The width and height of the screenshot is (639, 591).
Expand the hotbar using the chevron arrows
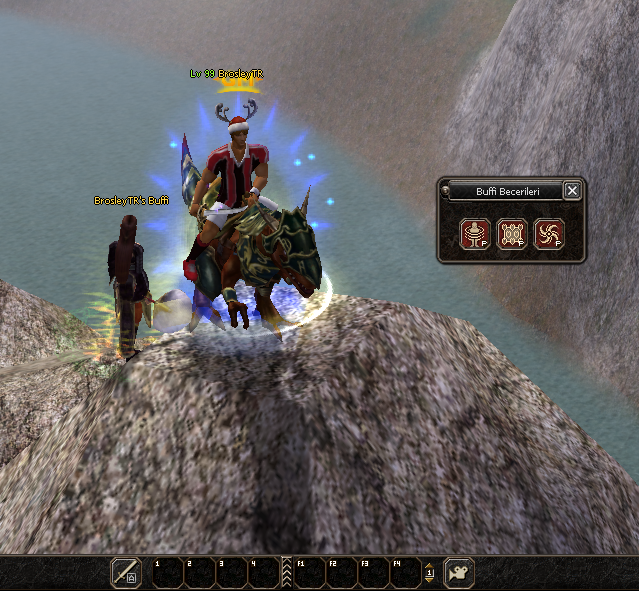pyautogui.click(x=287, y=573)
